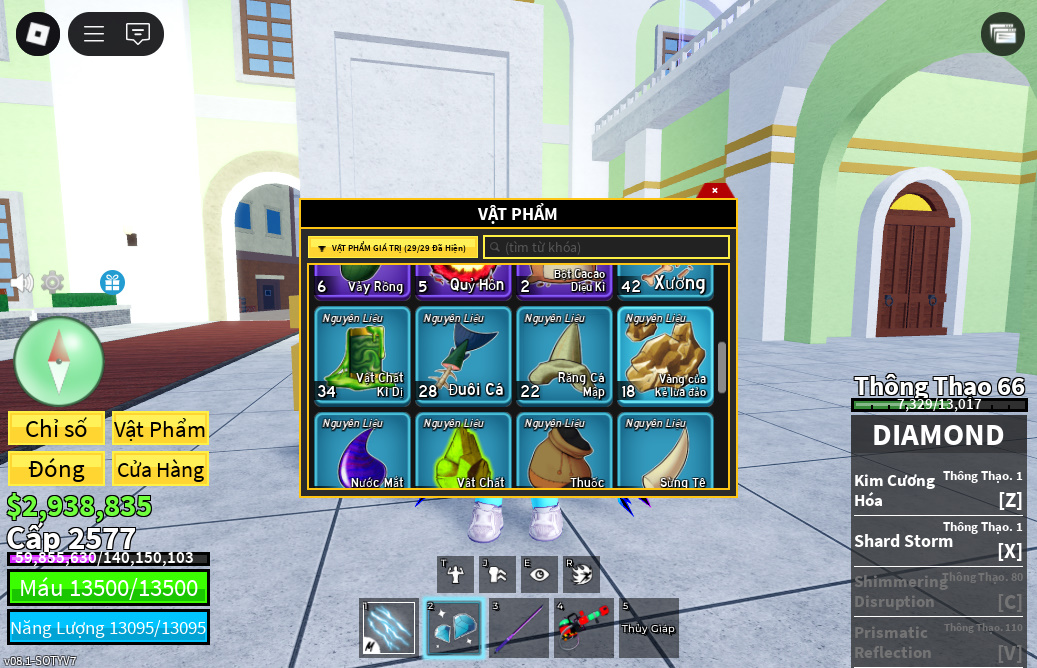1037x668 pixels.
Task: Focus the inventory keyword search field
Action: point(607,247)
